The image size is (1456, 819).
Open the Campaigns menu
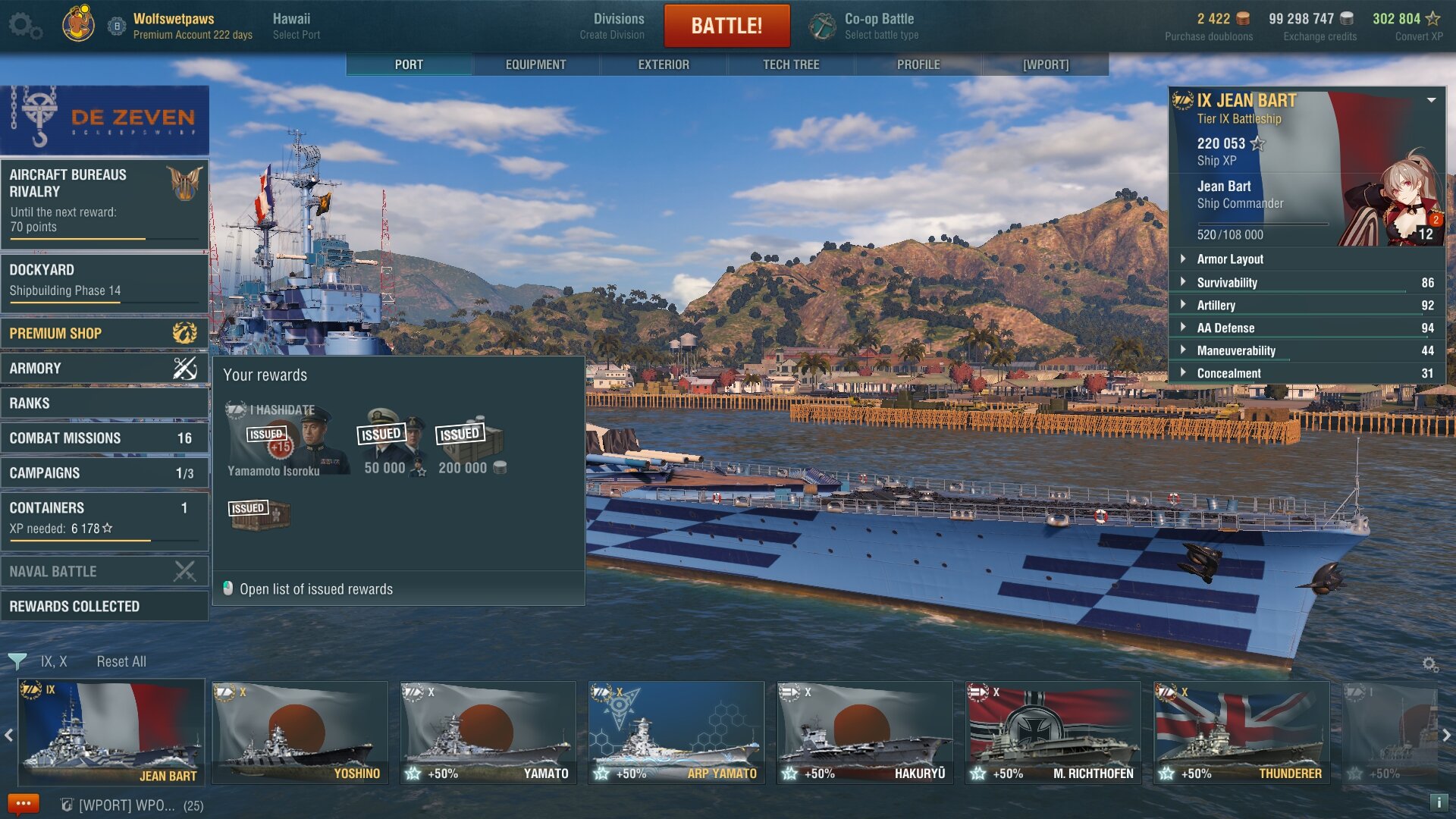[x=104, y=473]
